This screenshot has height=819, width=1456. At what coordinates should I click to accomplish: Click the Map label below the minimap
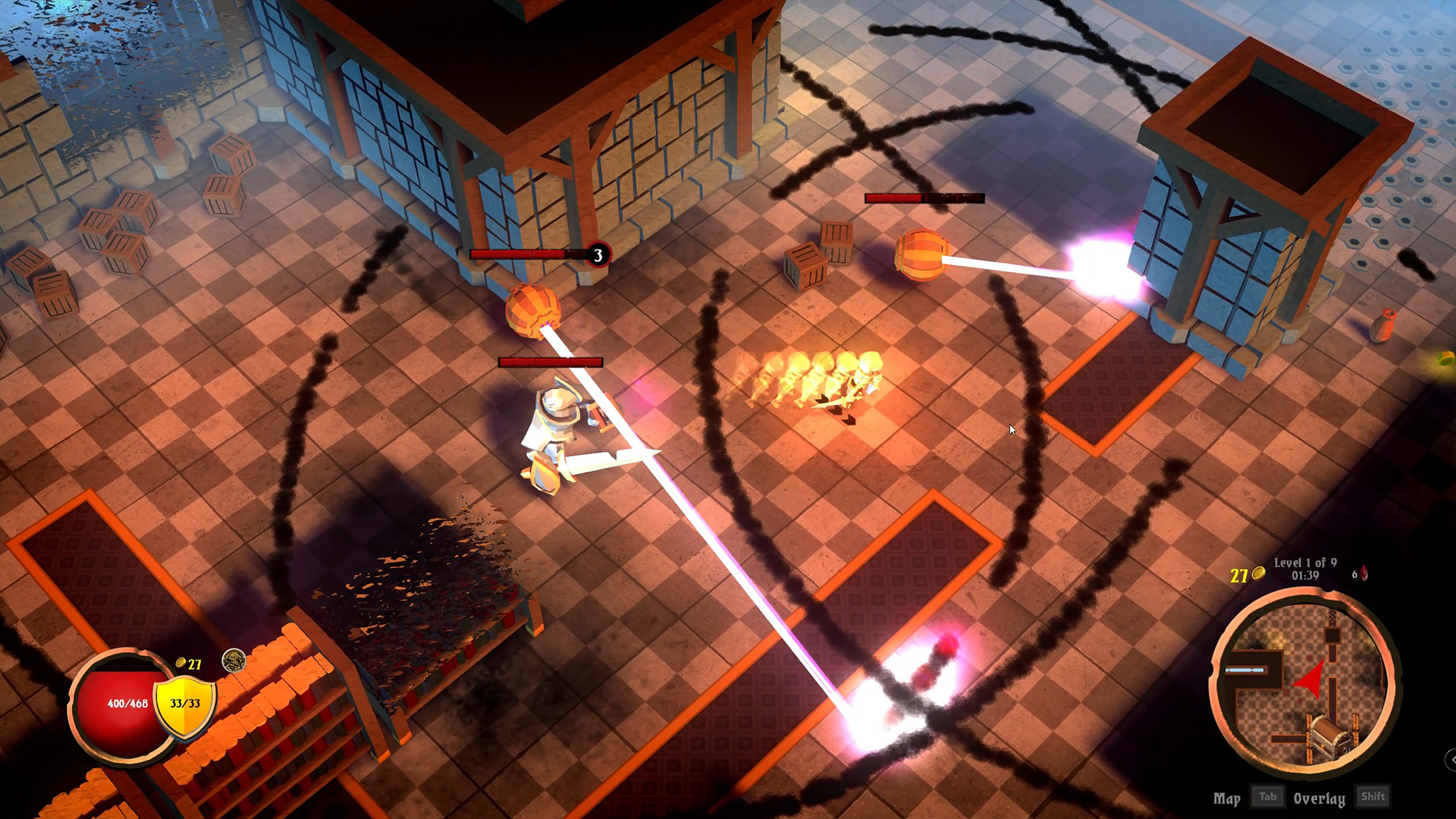1227,798
